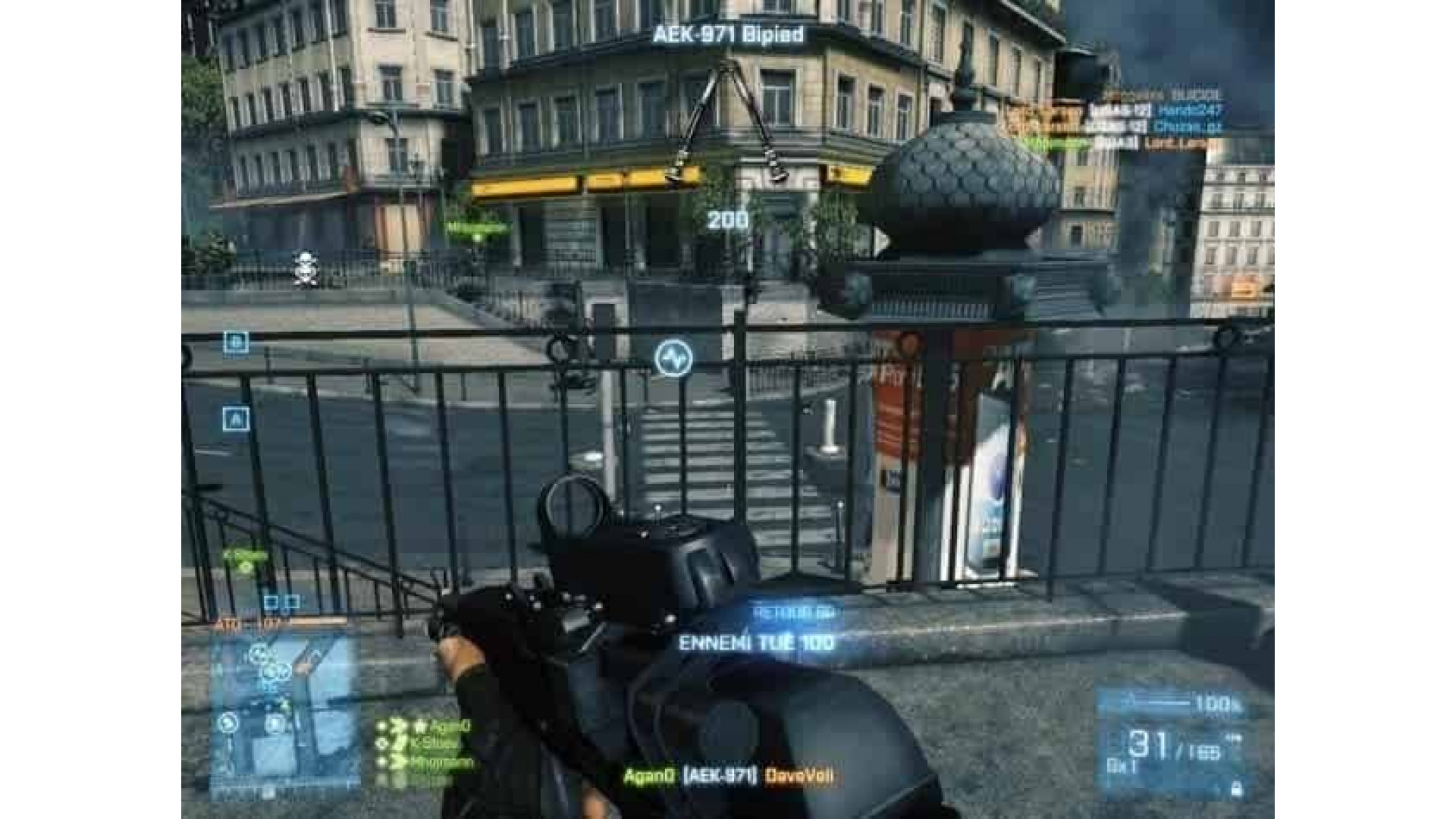Expand the kill feed entry showing Chuiza_gz

pyautogui.click(x=1183, y=127)
